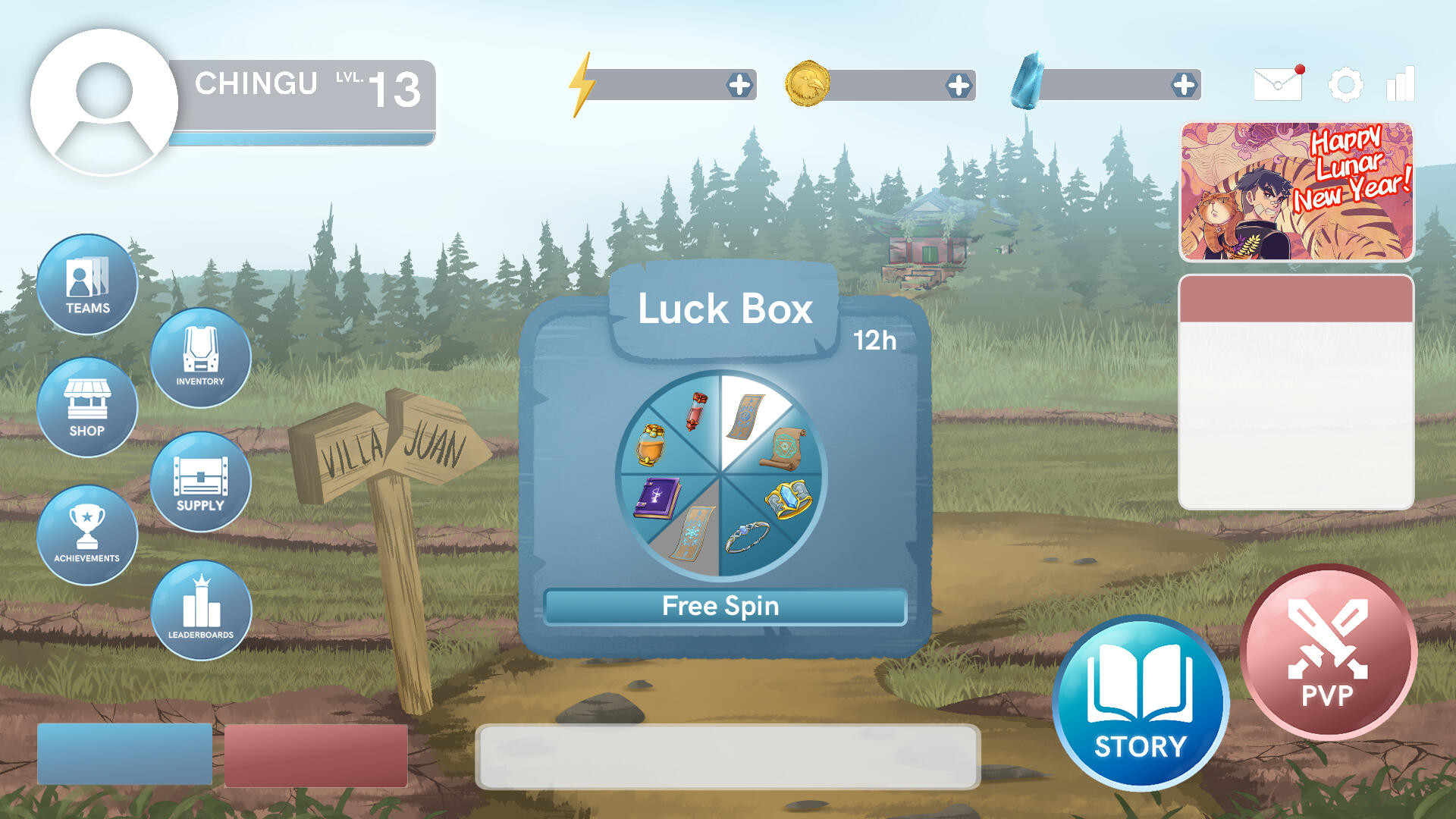Screen dimensions: 1456x819
Task: Select the Luck Box prize wheel
Action: (720, 476)
